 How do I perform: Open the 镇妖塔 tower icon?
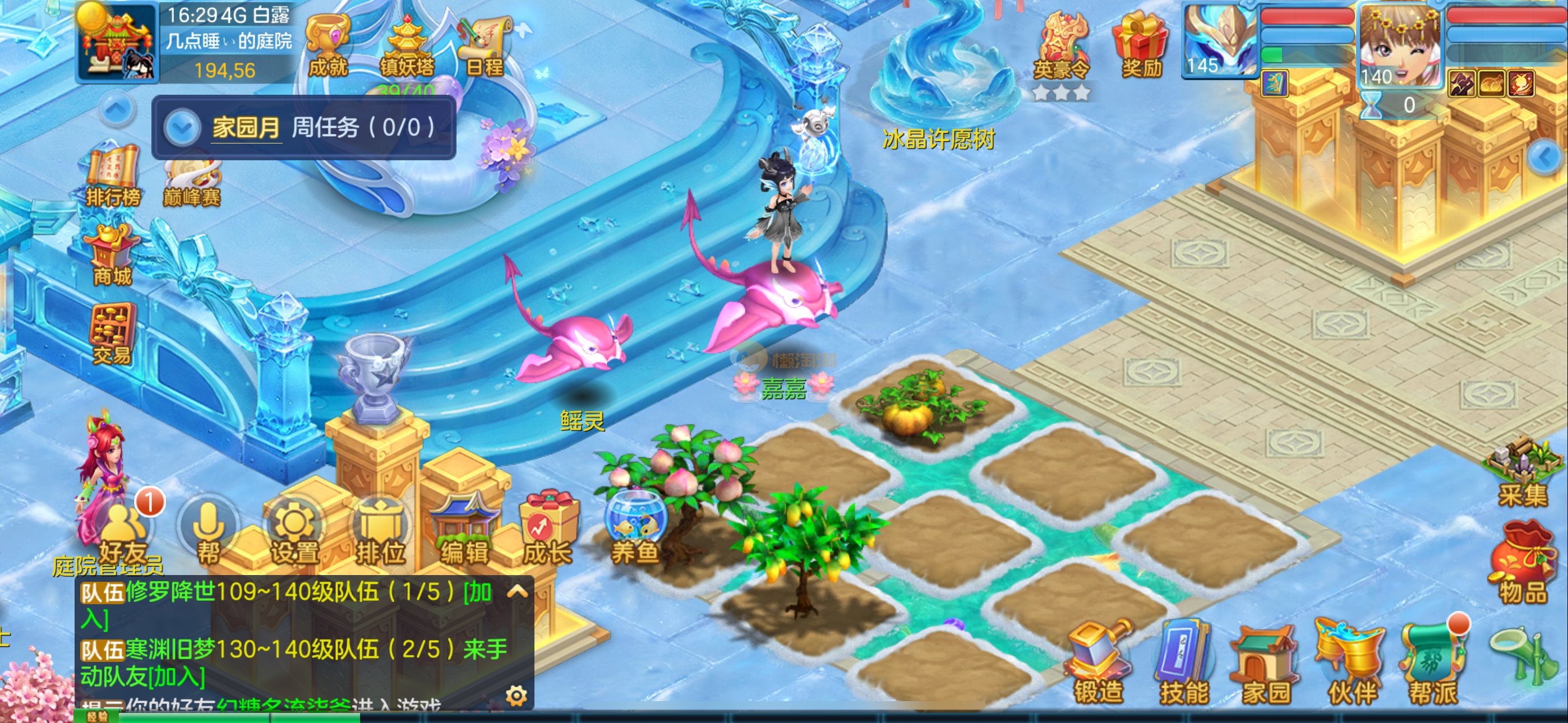(407, 45)
